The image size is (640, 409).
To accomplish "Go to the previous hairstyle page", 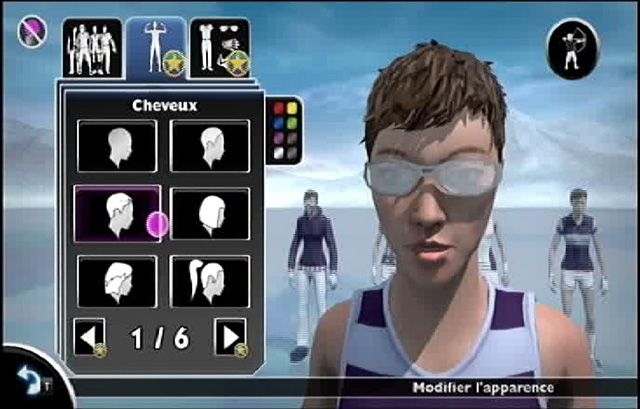I will (89, 337).
